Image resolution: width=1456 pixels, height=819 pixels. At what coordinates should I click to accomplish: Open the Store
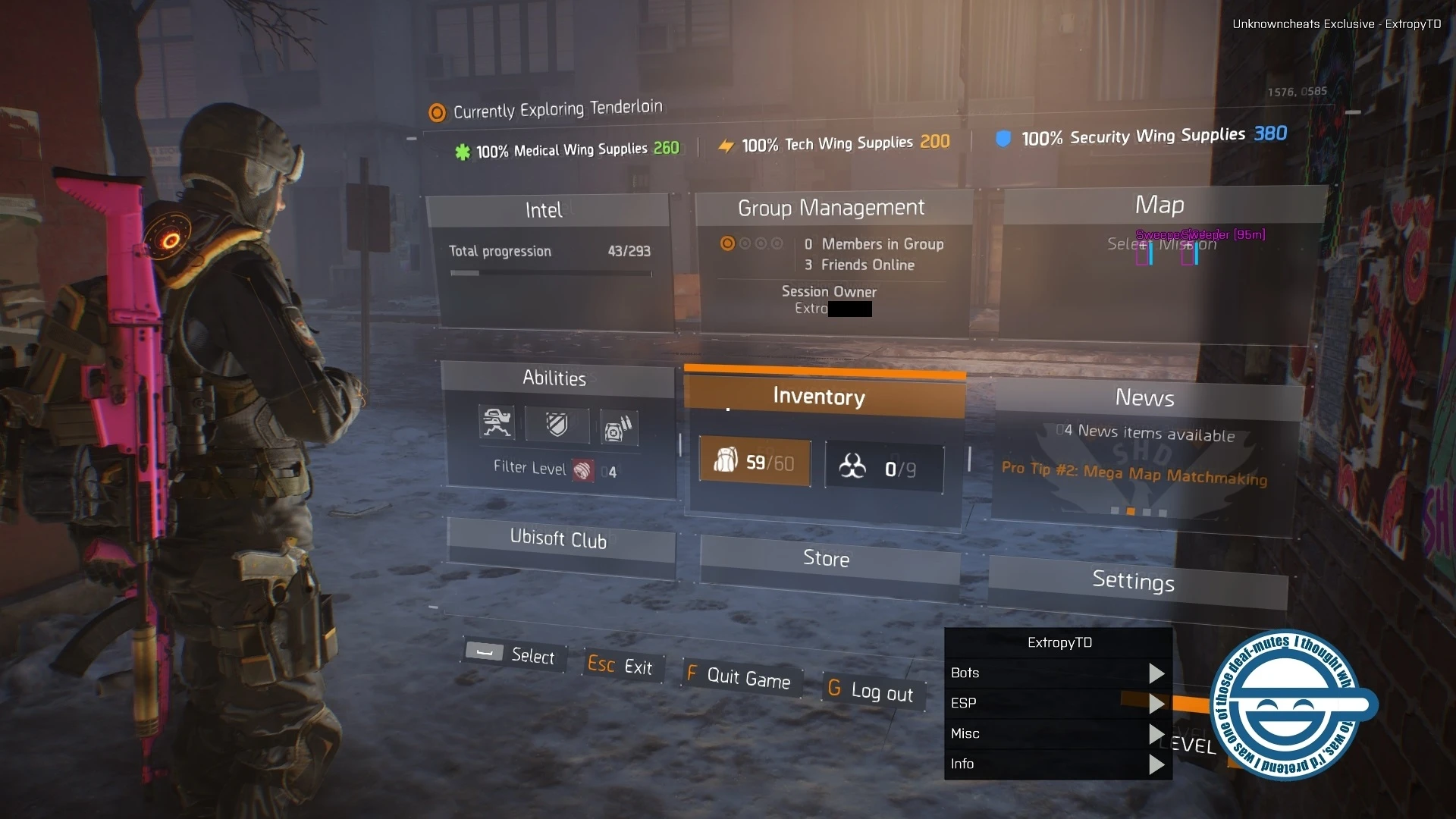pyautogui.click(x=827, y=559)
